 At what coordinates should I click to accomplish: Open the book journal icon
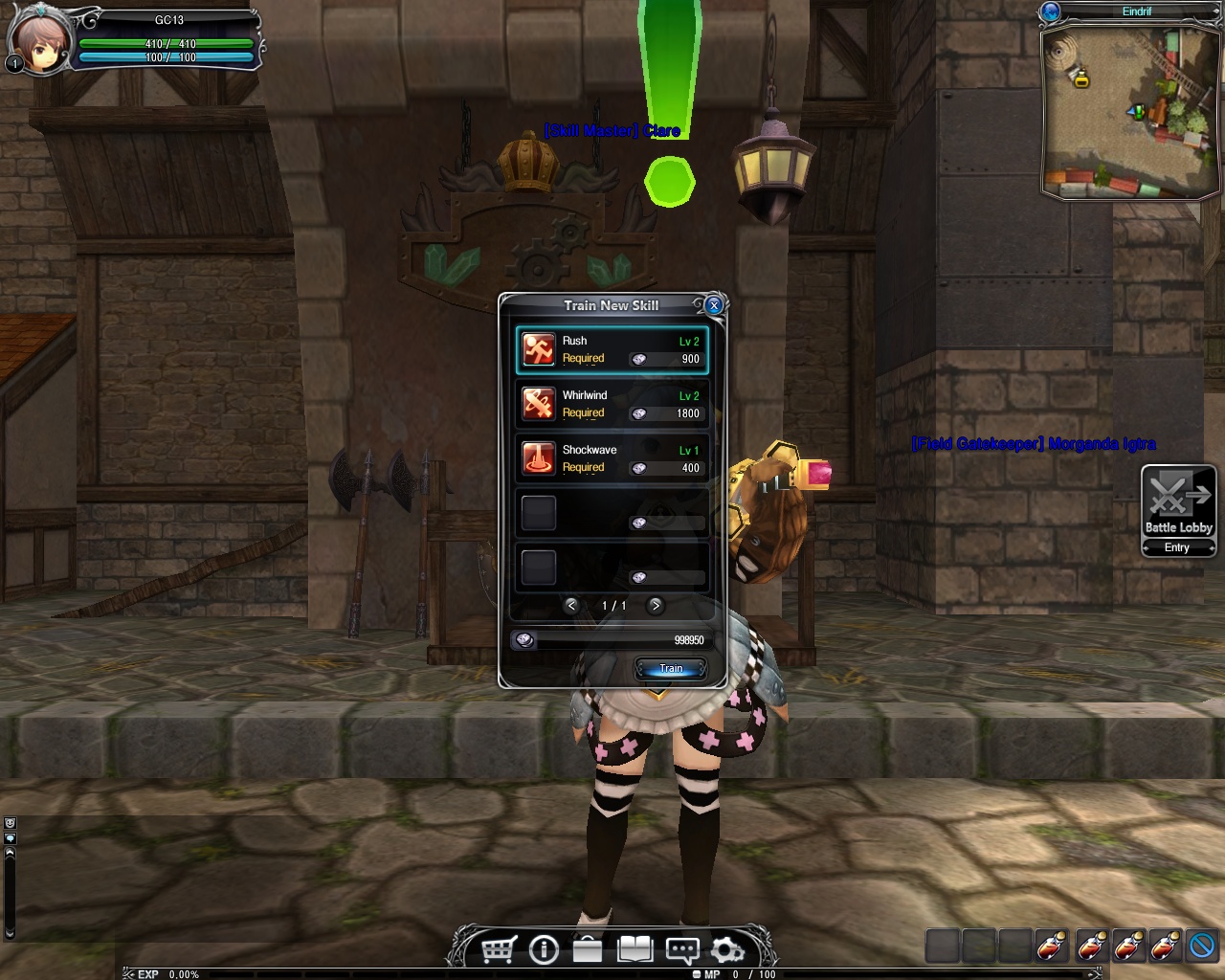pyautogui.click(x=635, y=949)
